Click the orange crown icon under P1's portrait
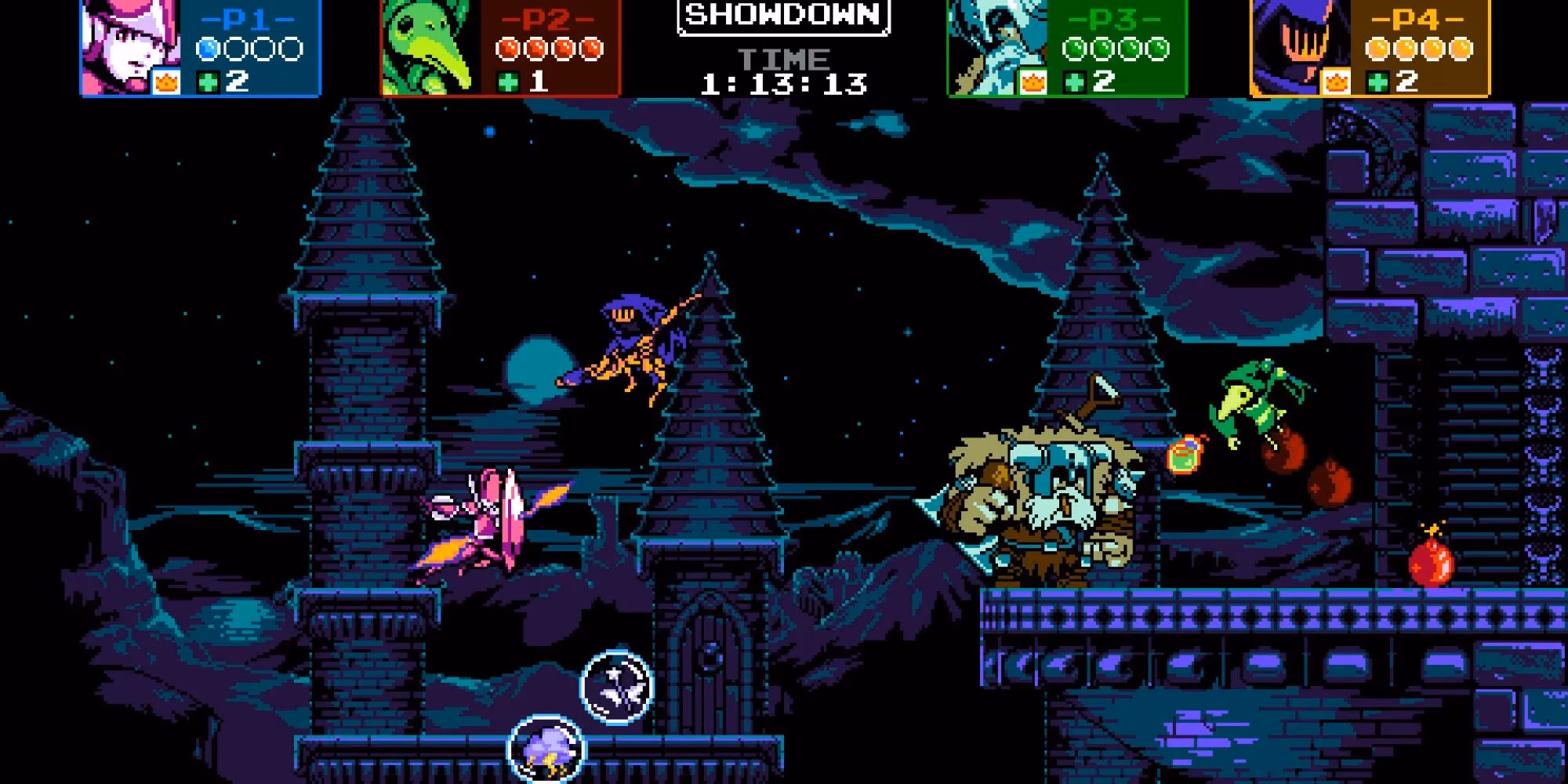The width and height of the screenshot is (1568, 784). pos(165,82)
